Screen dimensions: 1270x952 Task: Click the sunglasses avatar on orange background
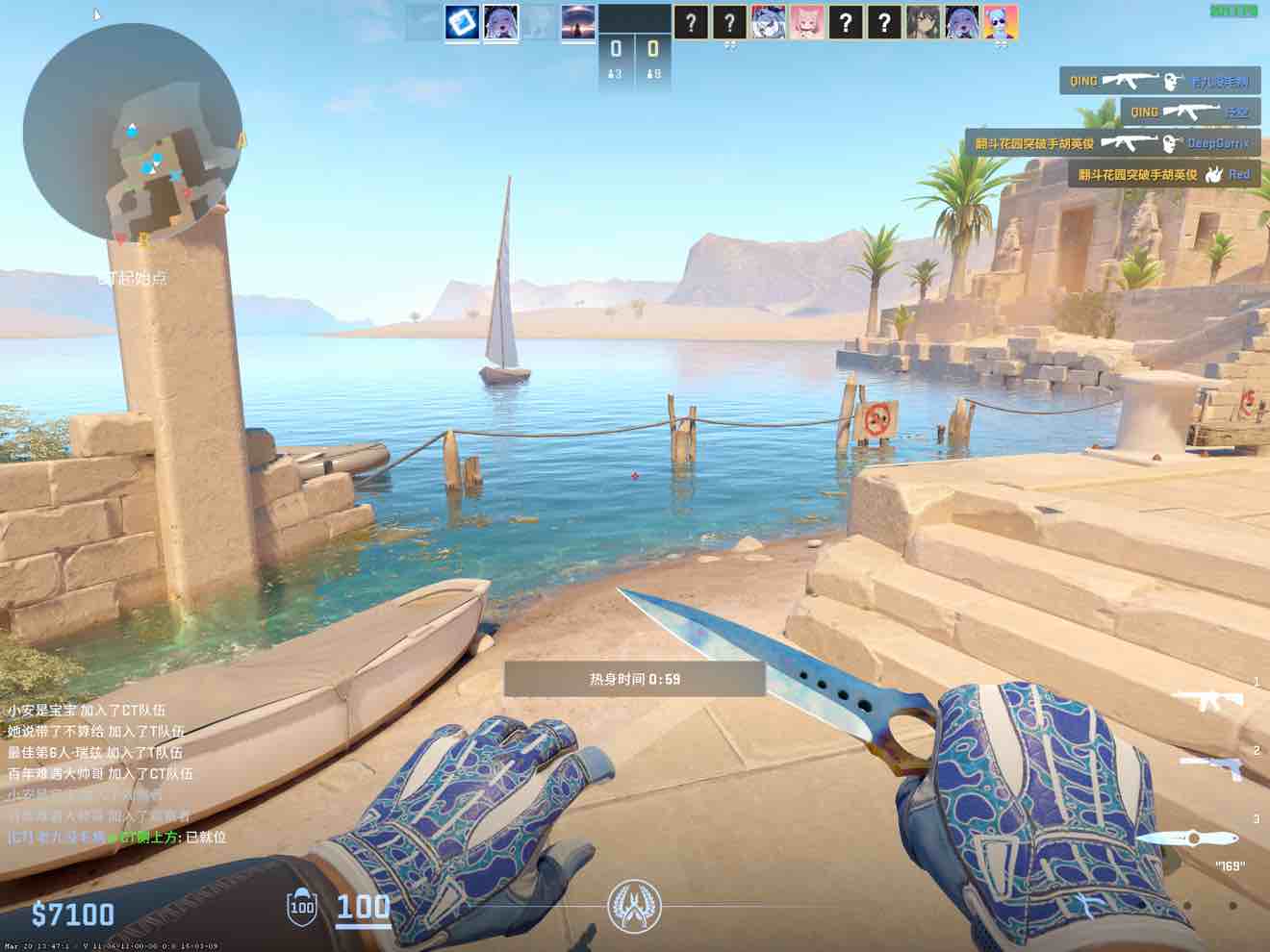1001,22
